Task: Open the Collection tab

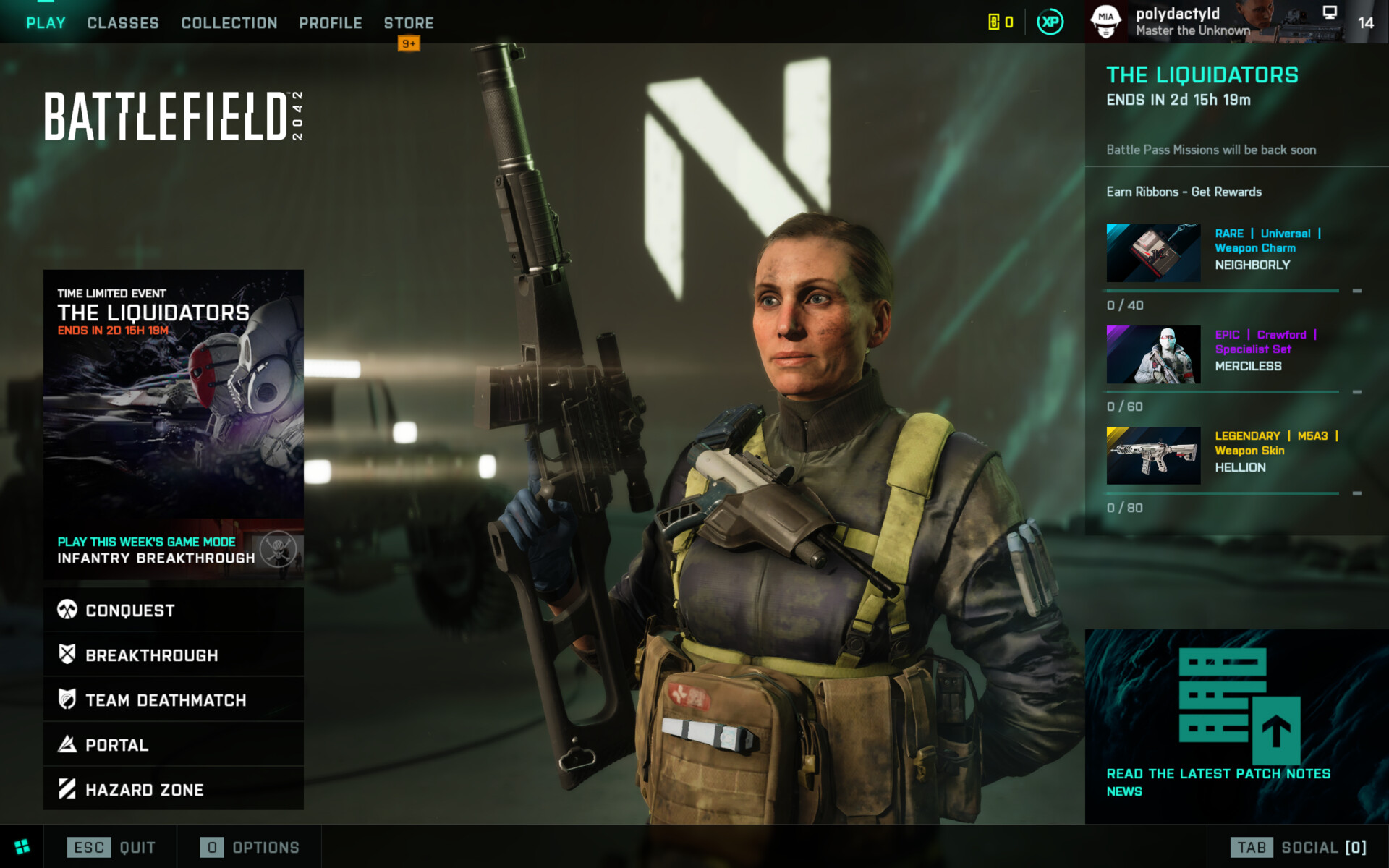Action: pyautogui.click(x=229, y=23)
